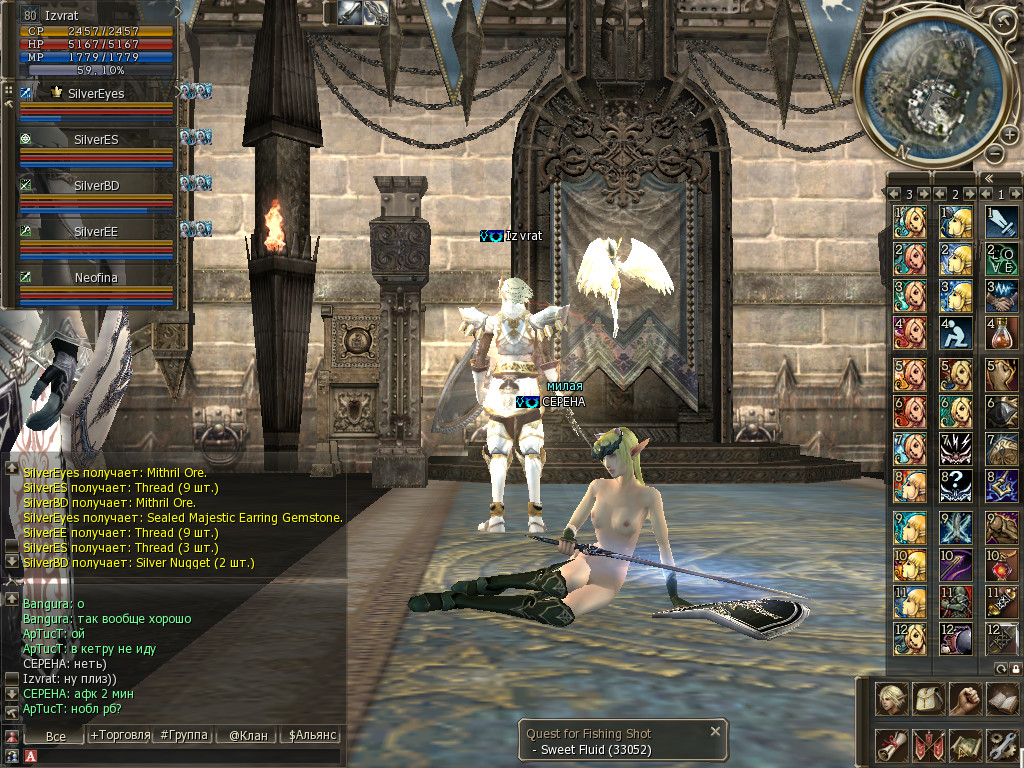Switch to the Все chat tab
This screenshot has width=1024, height=768.
[55, 735]
